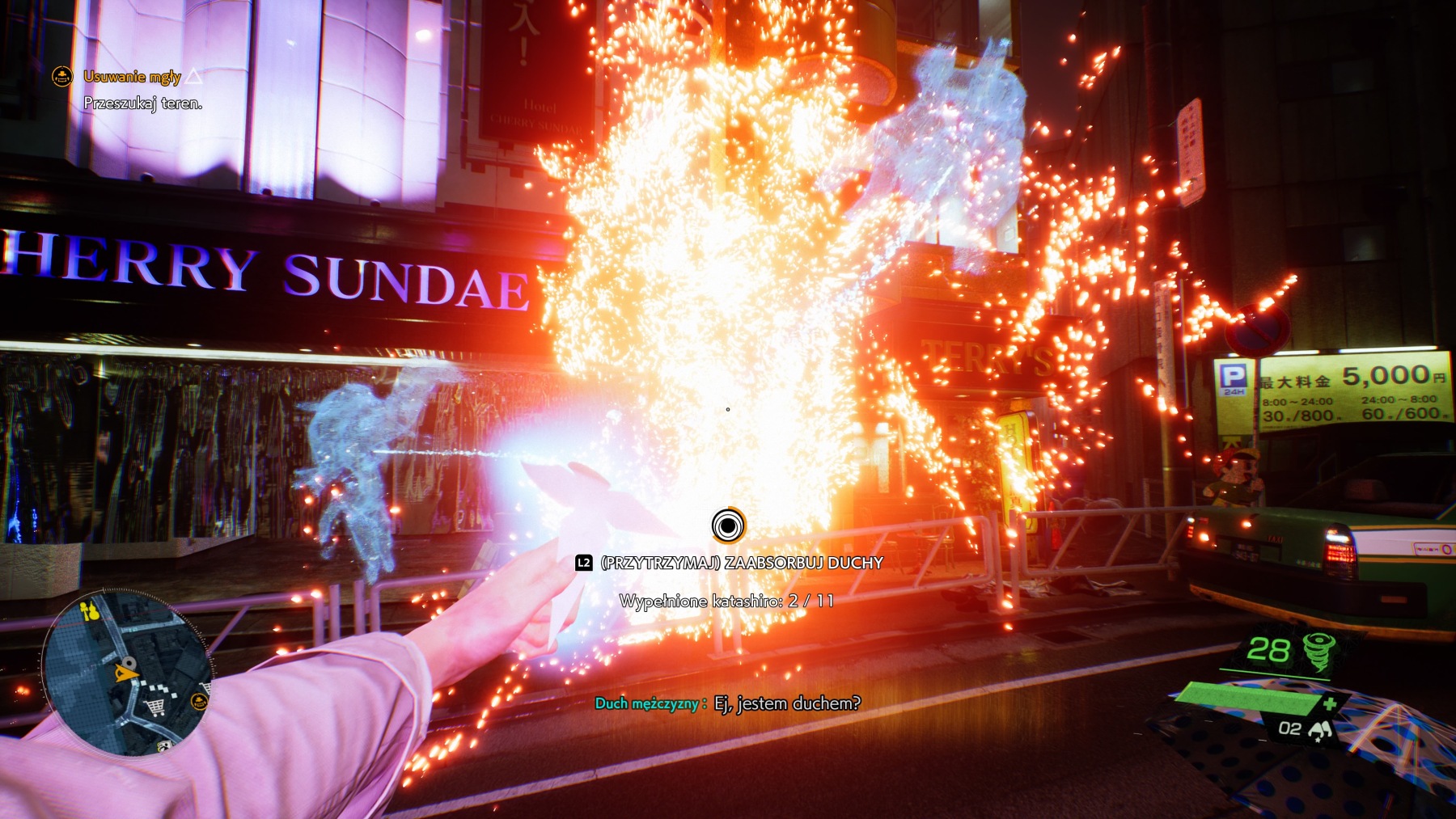
Task: Choose the "Zaabsorbuj duchy" prompt label
Action: (x=741, y=563)
